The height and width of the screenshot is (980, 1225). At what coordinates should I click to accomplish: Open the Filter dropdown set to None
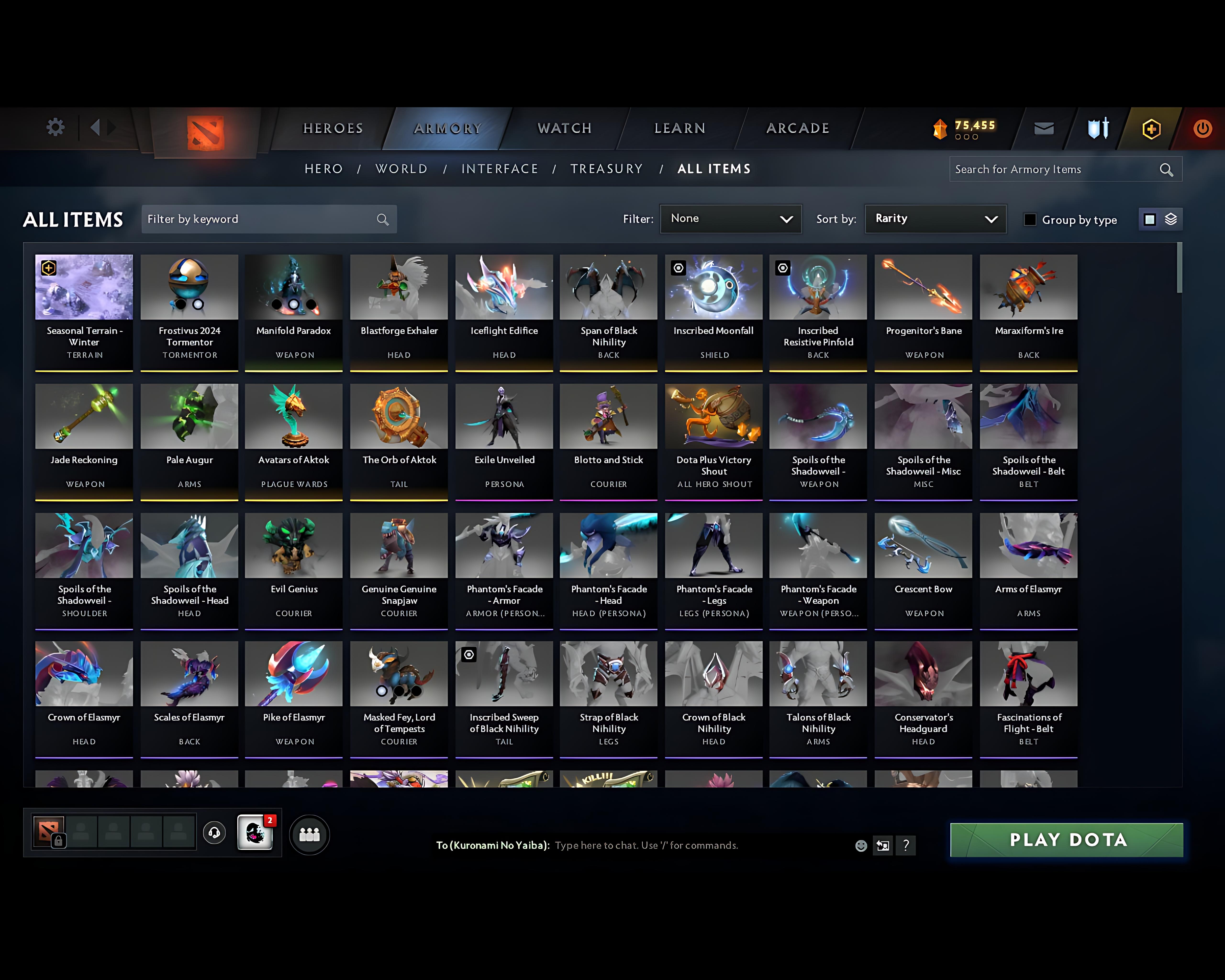pos(731,219)
